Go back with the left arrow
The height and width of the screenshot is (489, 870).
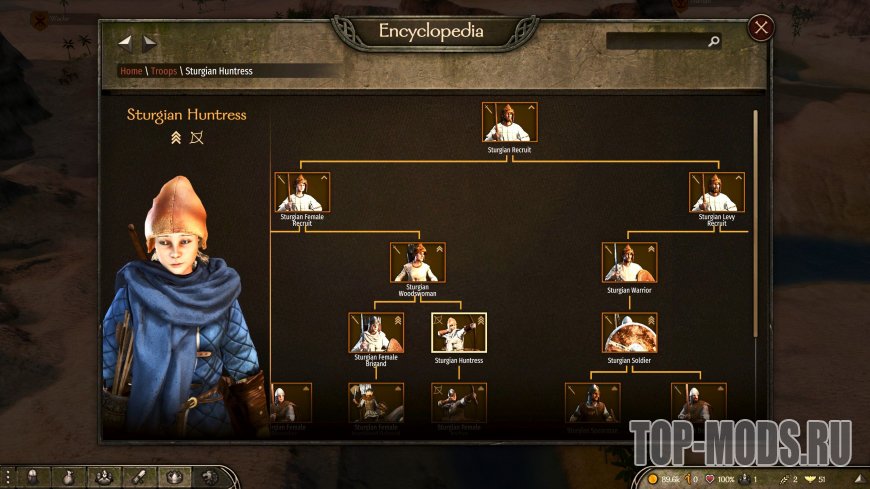coord(126,43)
